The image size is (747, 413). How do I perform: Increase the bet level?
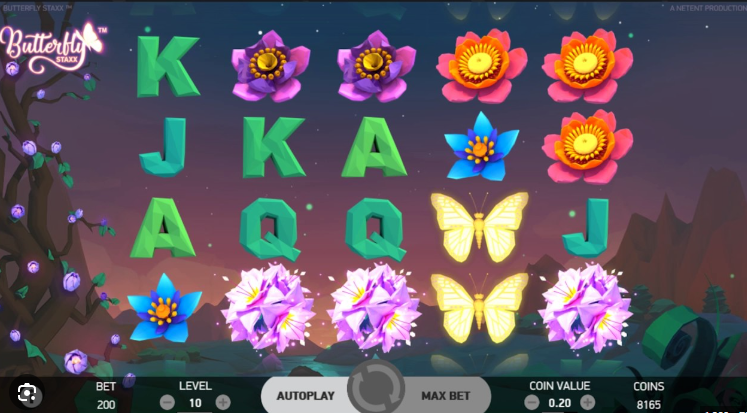pyautogui.click(x=222, y=402)
